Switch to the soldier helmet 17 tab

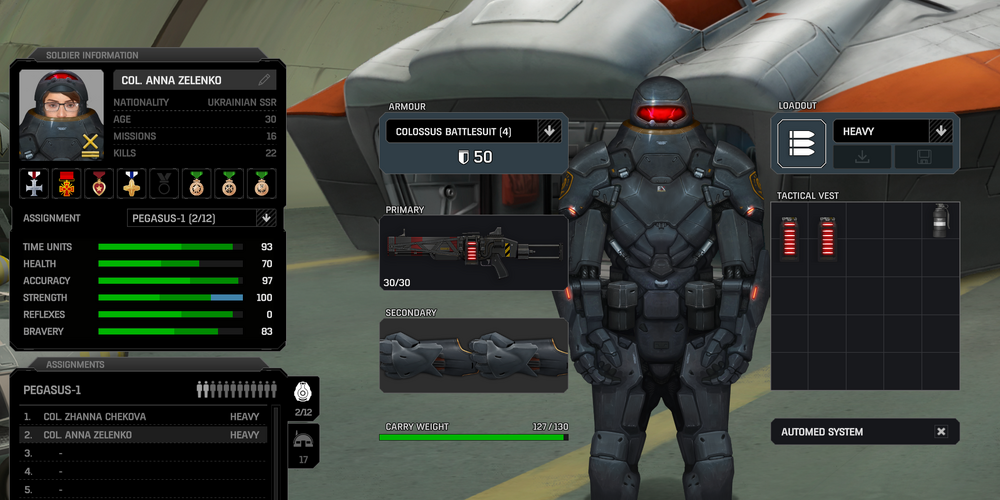click(303, 445)
